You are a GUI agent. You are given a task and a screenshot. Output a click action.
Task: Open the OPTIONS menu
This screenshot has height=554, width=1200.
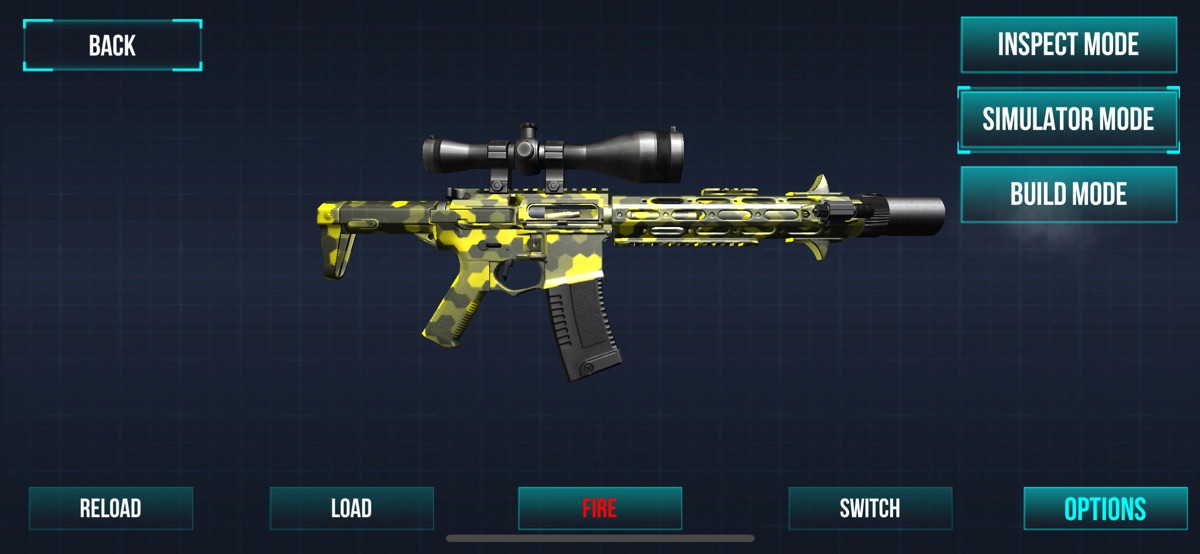1104,508
